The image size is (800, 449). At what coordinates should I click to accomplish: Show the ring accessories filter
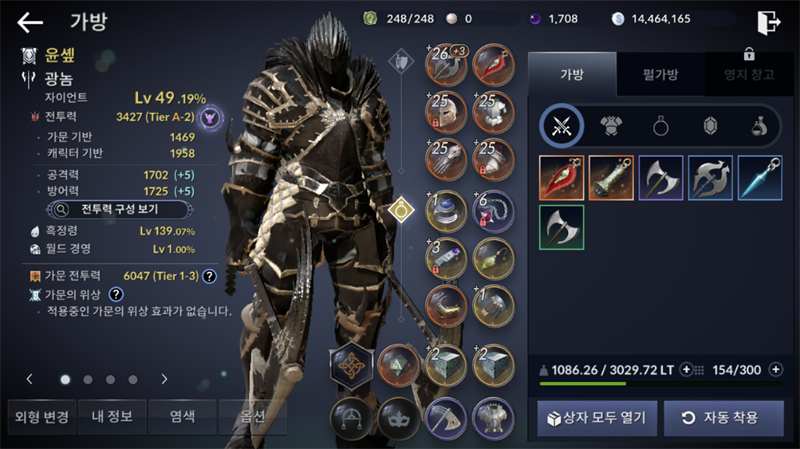click(659, 125)
